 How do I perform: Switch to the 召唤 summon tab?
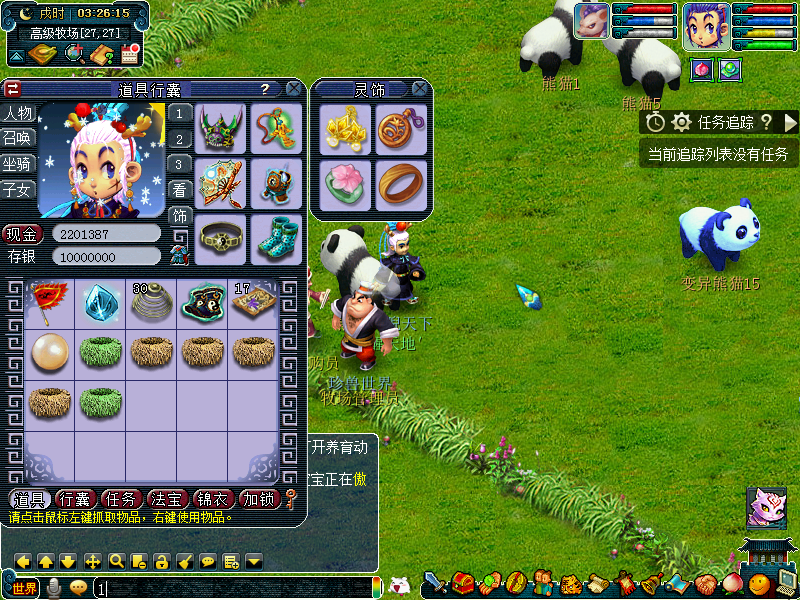point(18,138)
